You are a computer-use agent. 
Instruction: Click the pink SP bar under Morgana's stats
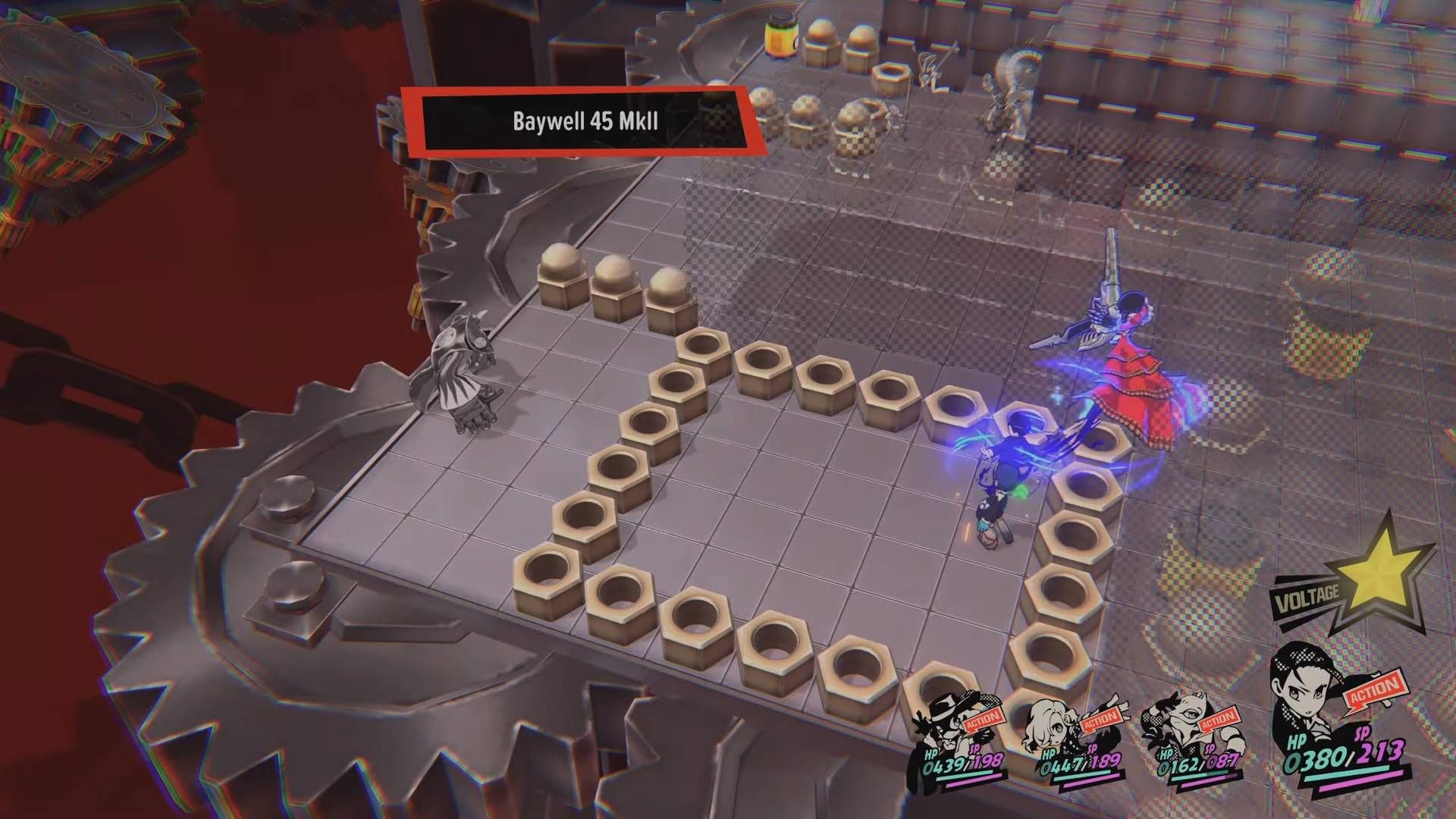(1204, 781)
